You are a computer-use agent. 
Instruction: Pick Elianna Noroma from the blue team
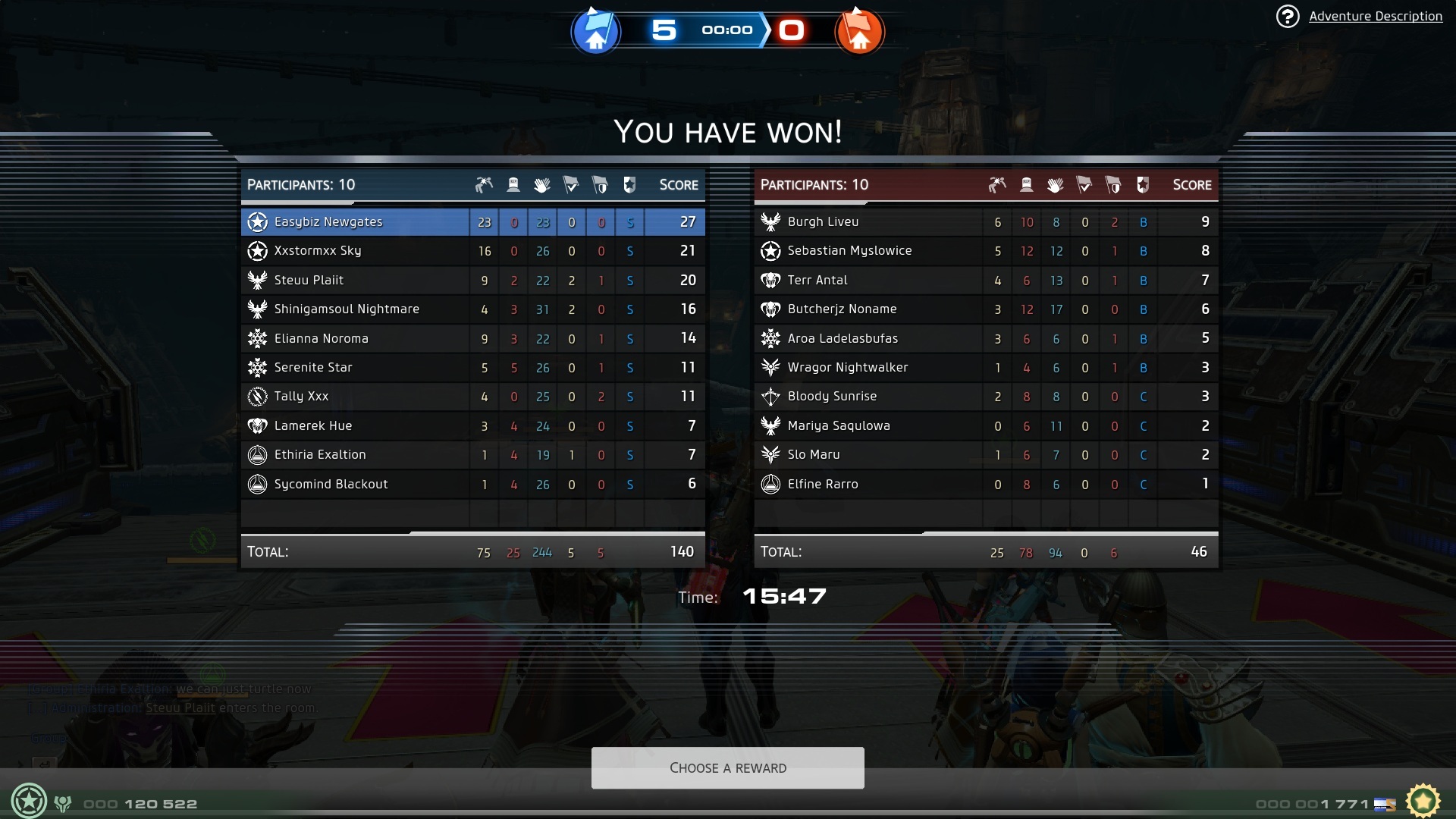point(321,339)
